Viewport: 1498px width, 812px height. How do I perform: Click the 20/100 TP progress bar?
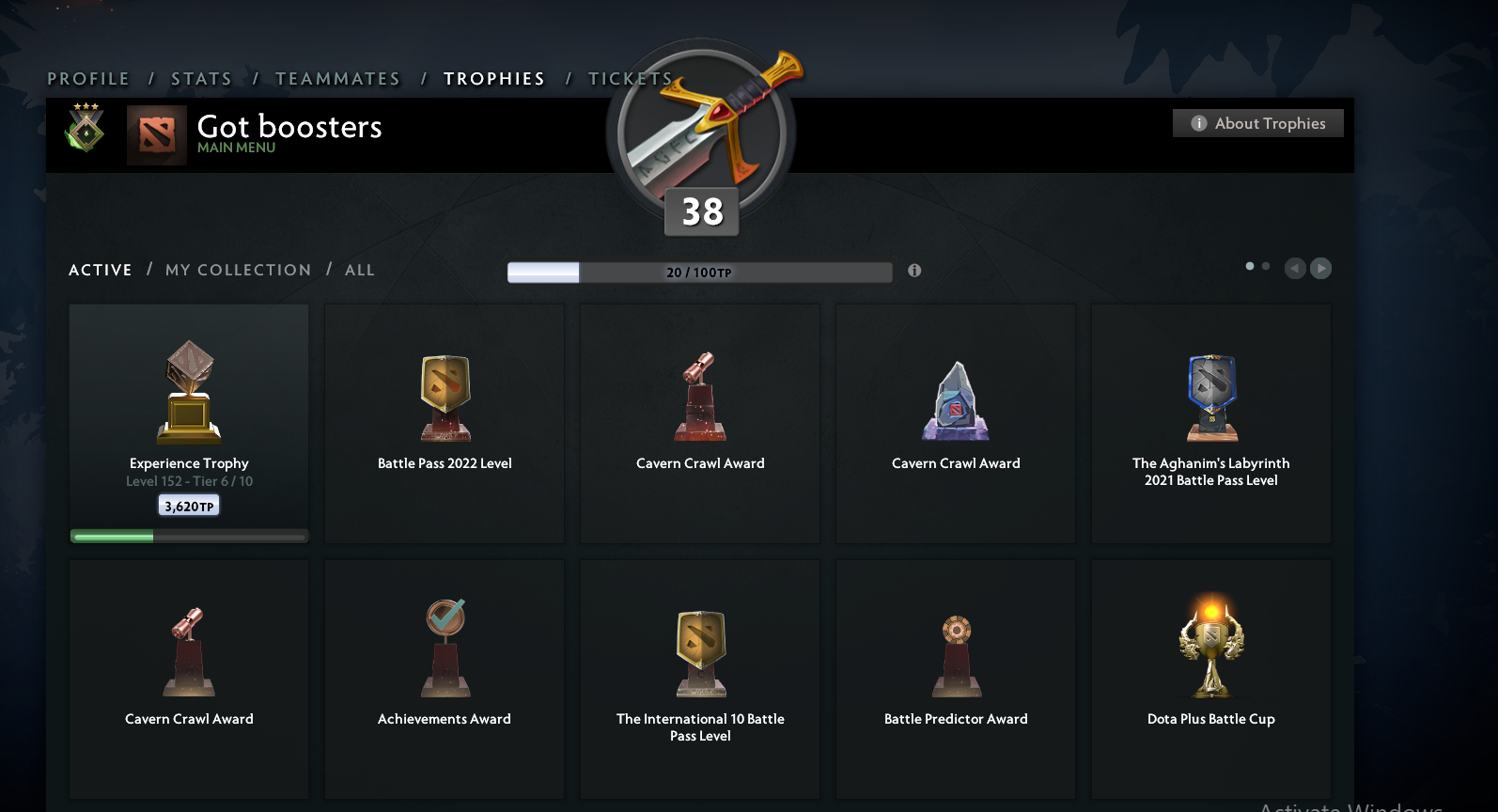tap(699, 273)
